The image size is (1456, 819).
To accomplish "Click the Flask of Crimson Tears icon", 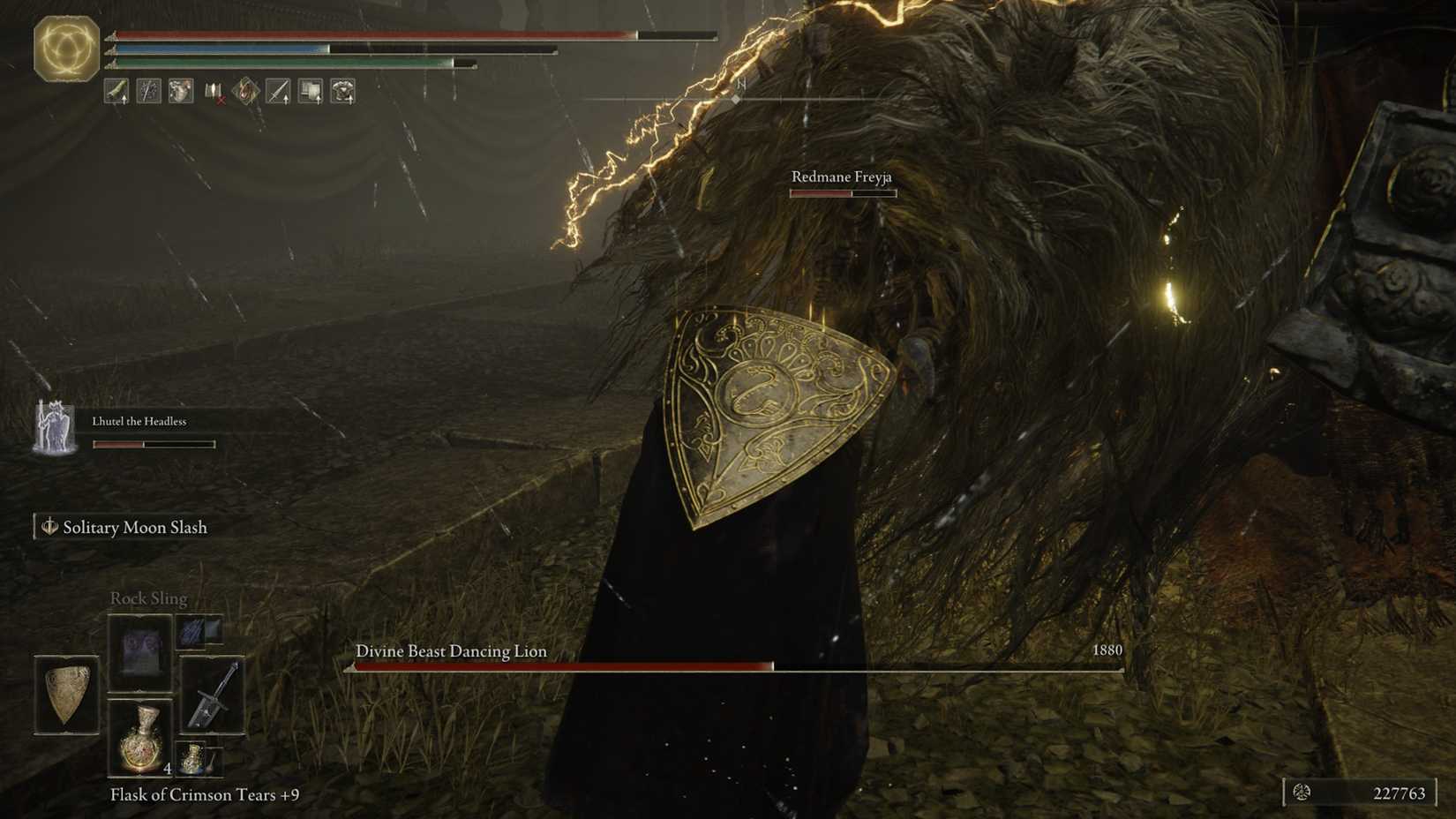I will click(x=141, y=741).
